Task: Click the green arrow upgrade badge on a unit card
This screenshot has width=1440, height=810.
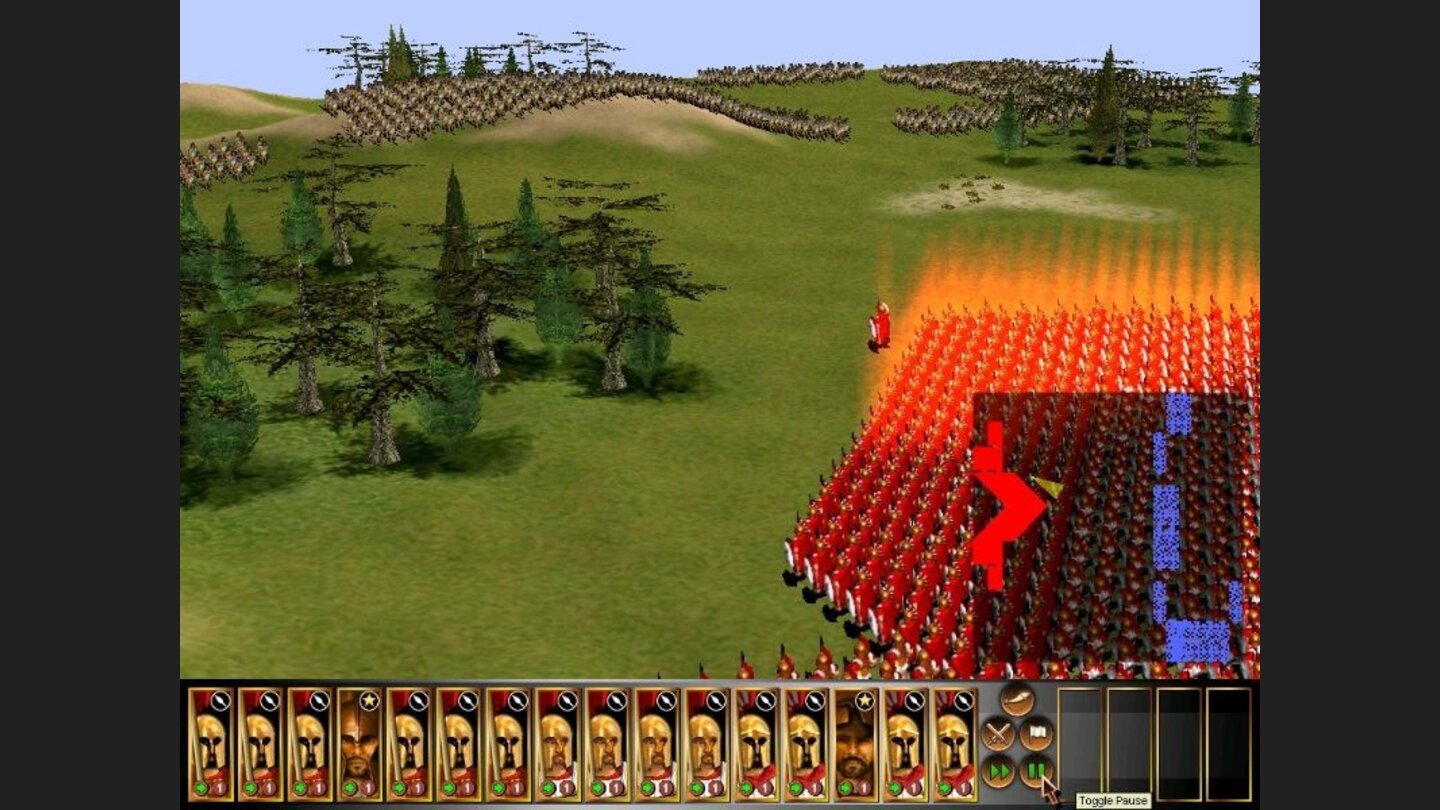Action: [x=202, y=788]
